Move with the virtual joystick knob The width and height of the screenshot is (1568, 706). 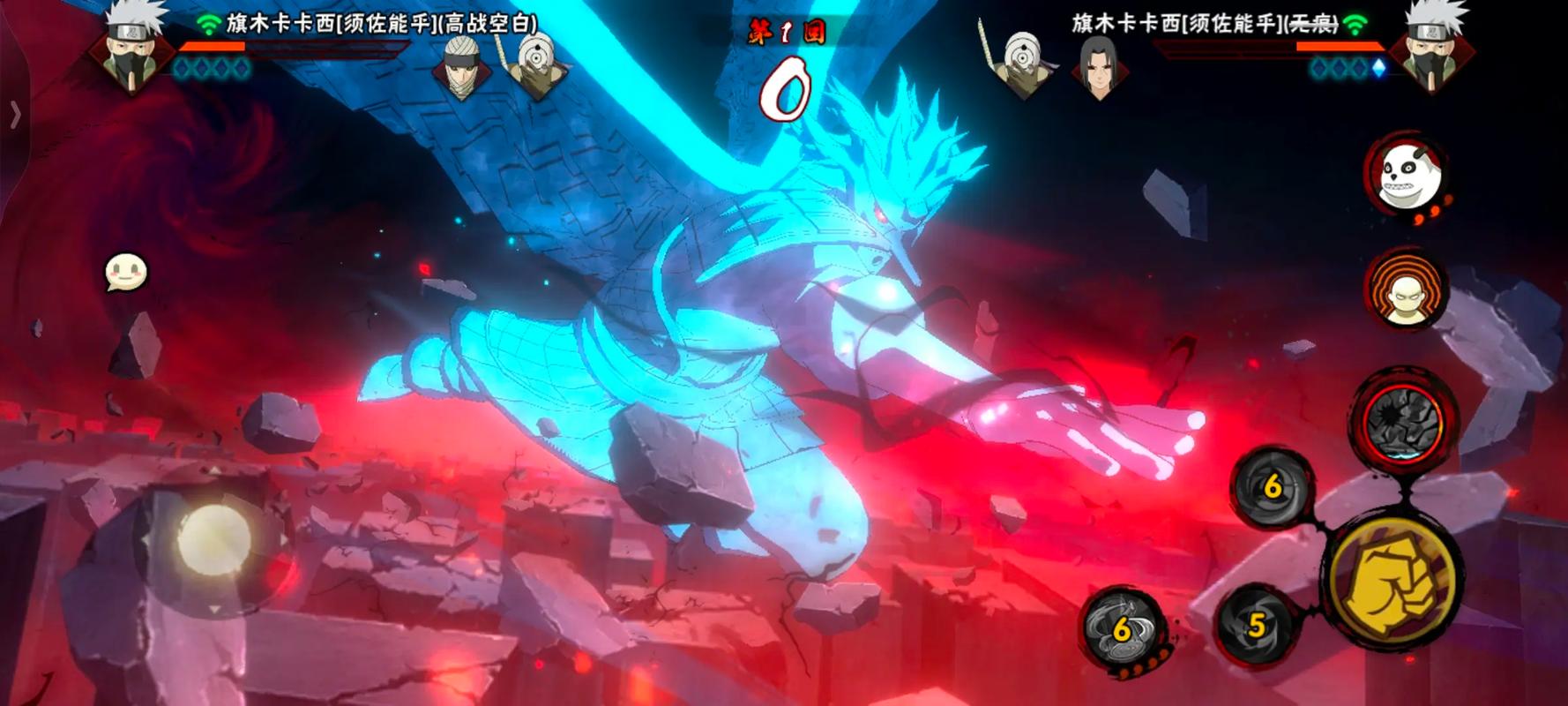click(x=214, y=538)
